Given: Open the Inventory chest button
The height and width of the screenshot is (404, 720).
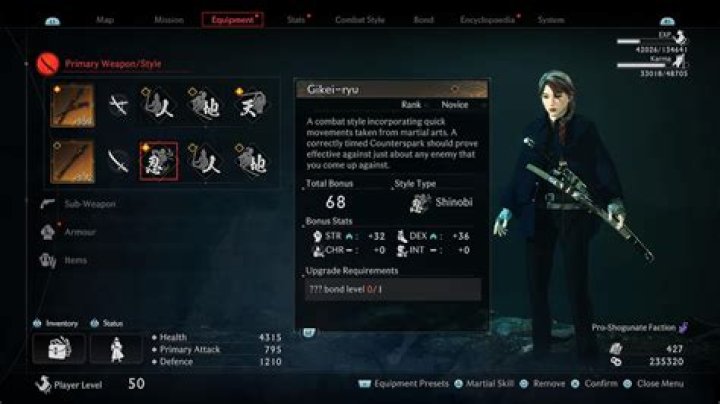Looking at the screenshot, I should pyautogui.click(x=58, y=348).
